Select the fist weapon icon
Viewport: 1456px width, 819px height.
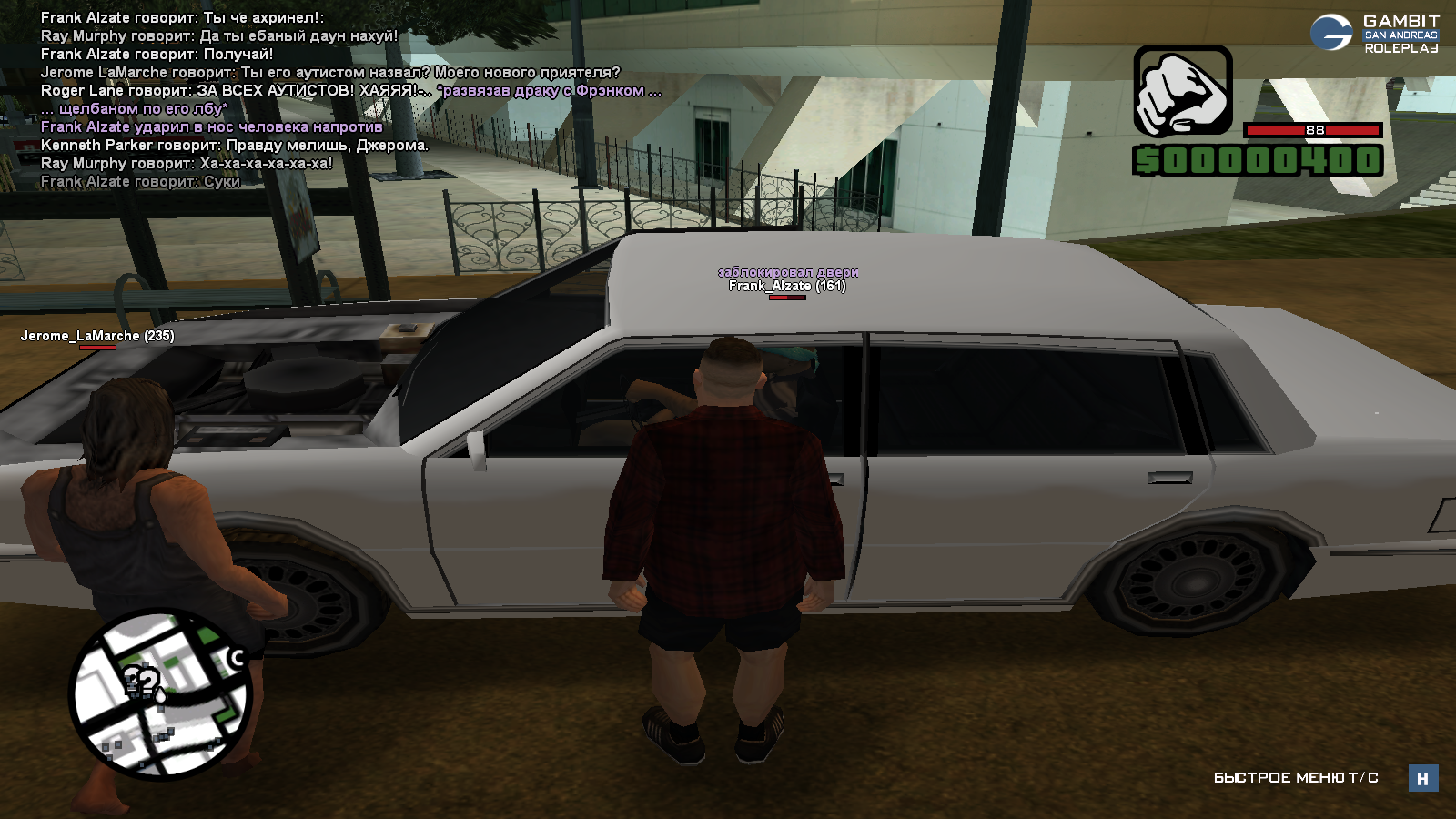pos(1182,91)
